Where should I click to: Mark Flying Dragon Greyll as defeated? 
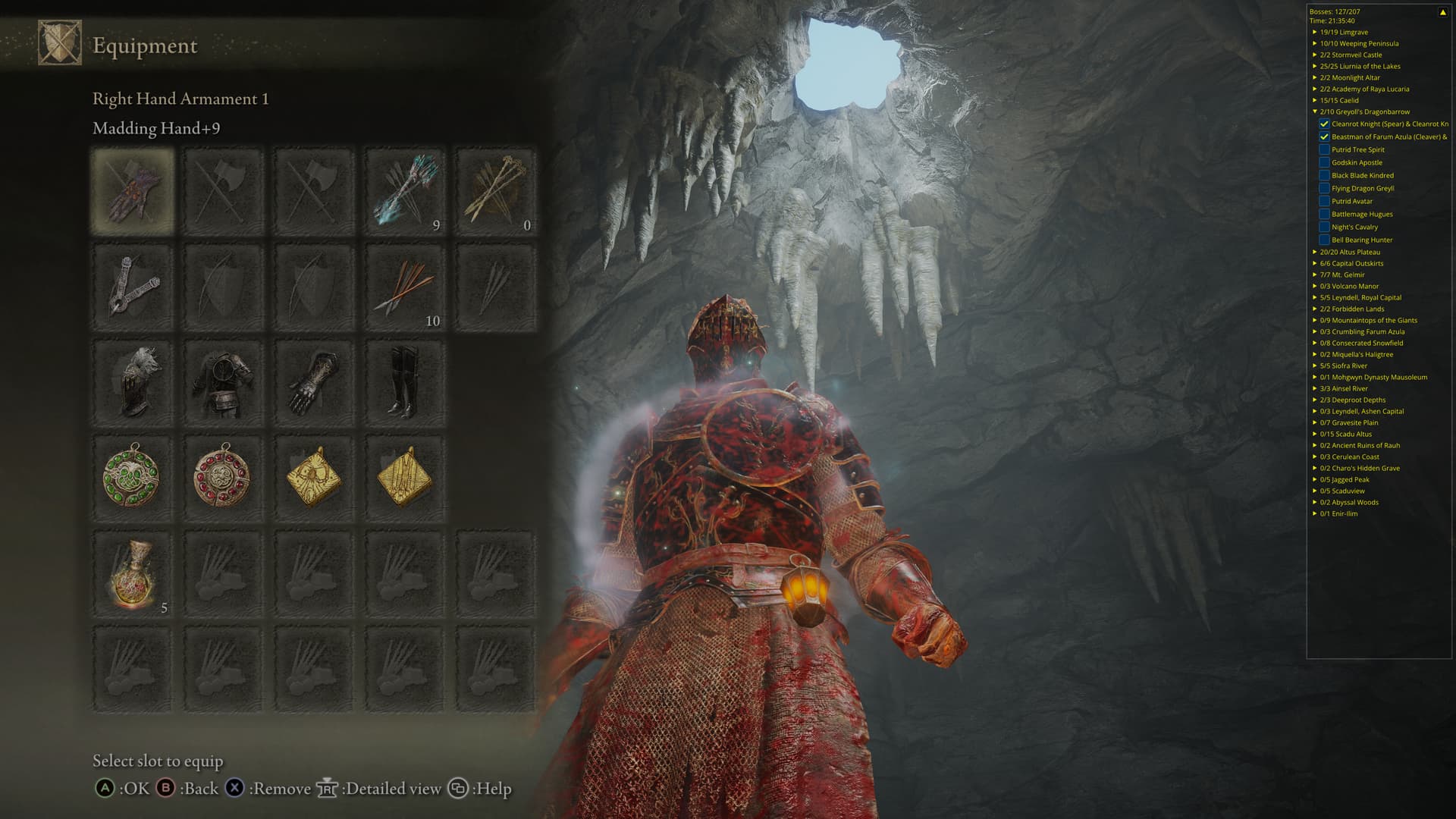(x=1324, y=188)
